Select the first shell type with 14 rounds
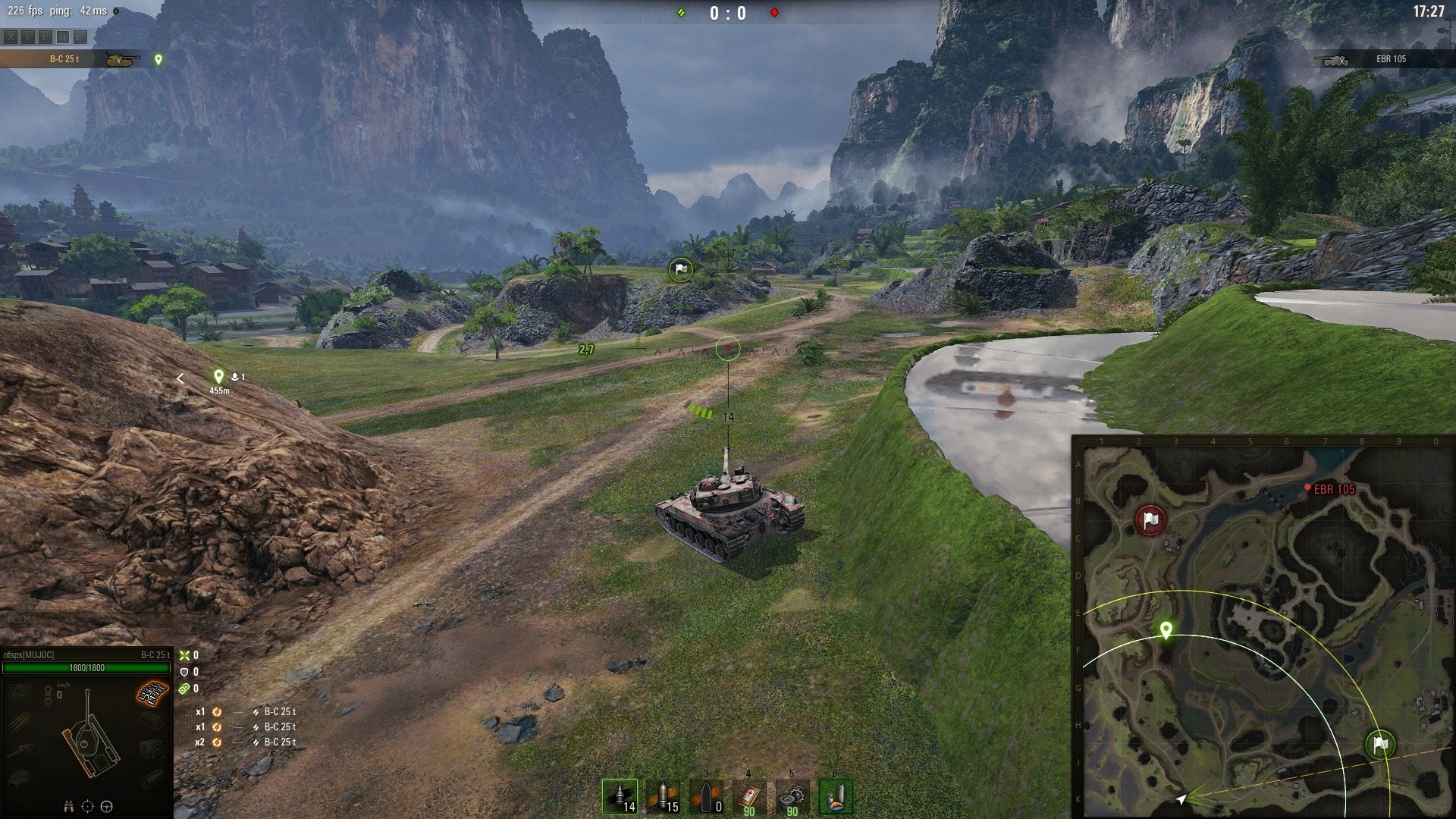This screenshot has height=819, width=1456. pyautogui.click(x=620, y=797)
